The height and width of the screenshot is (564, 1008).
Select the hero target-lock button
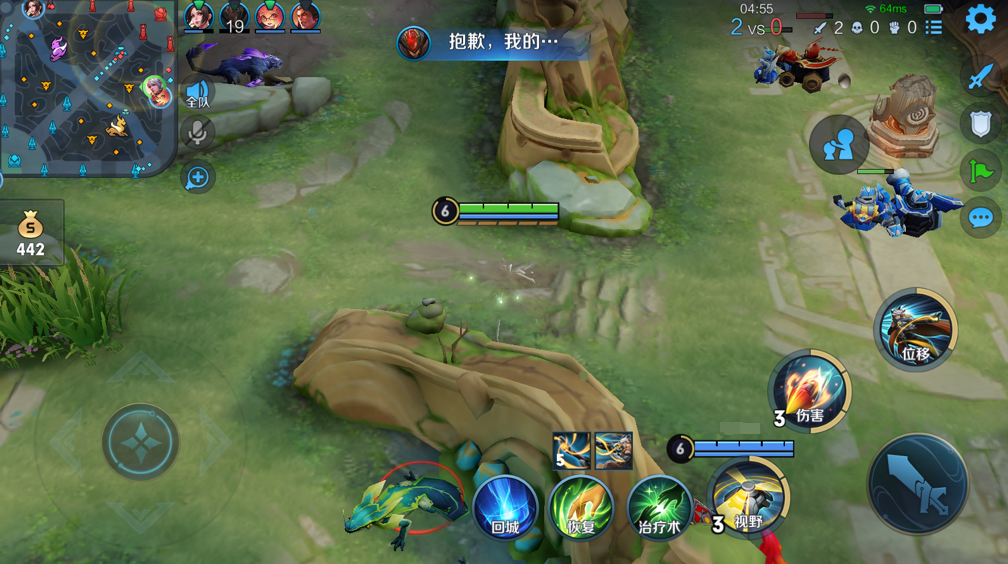(838, 145)
